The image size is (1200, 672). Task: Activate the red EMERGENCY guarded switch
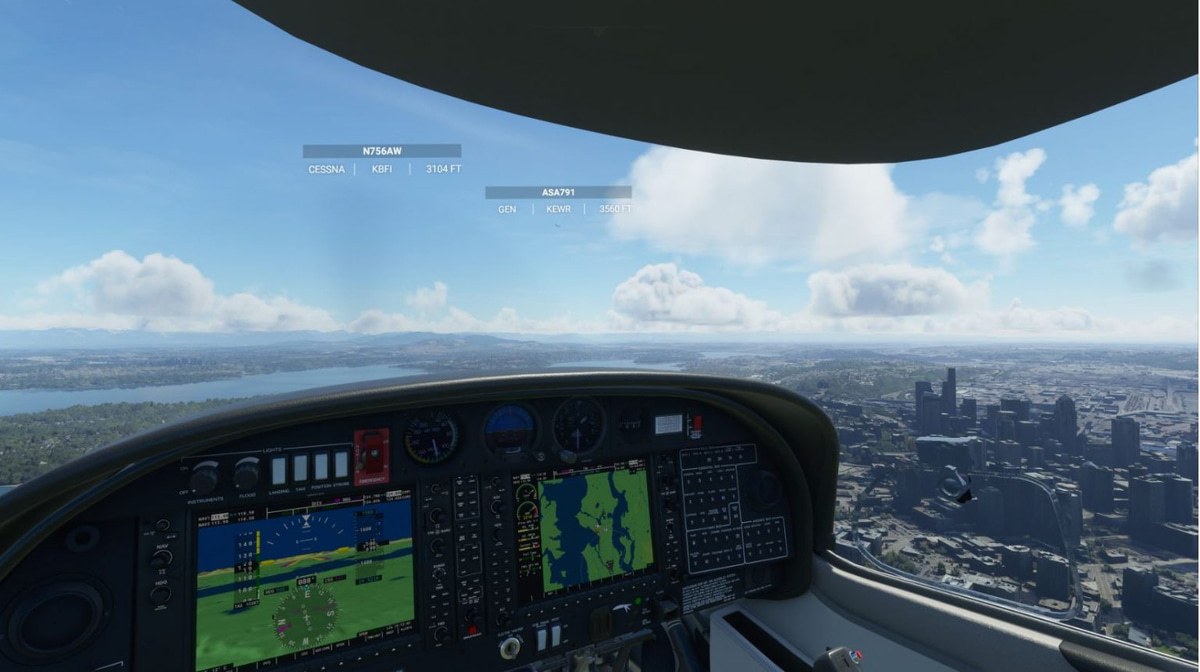[371, 456]
